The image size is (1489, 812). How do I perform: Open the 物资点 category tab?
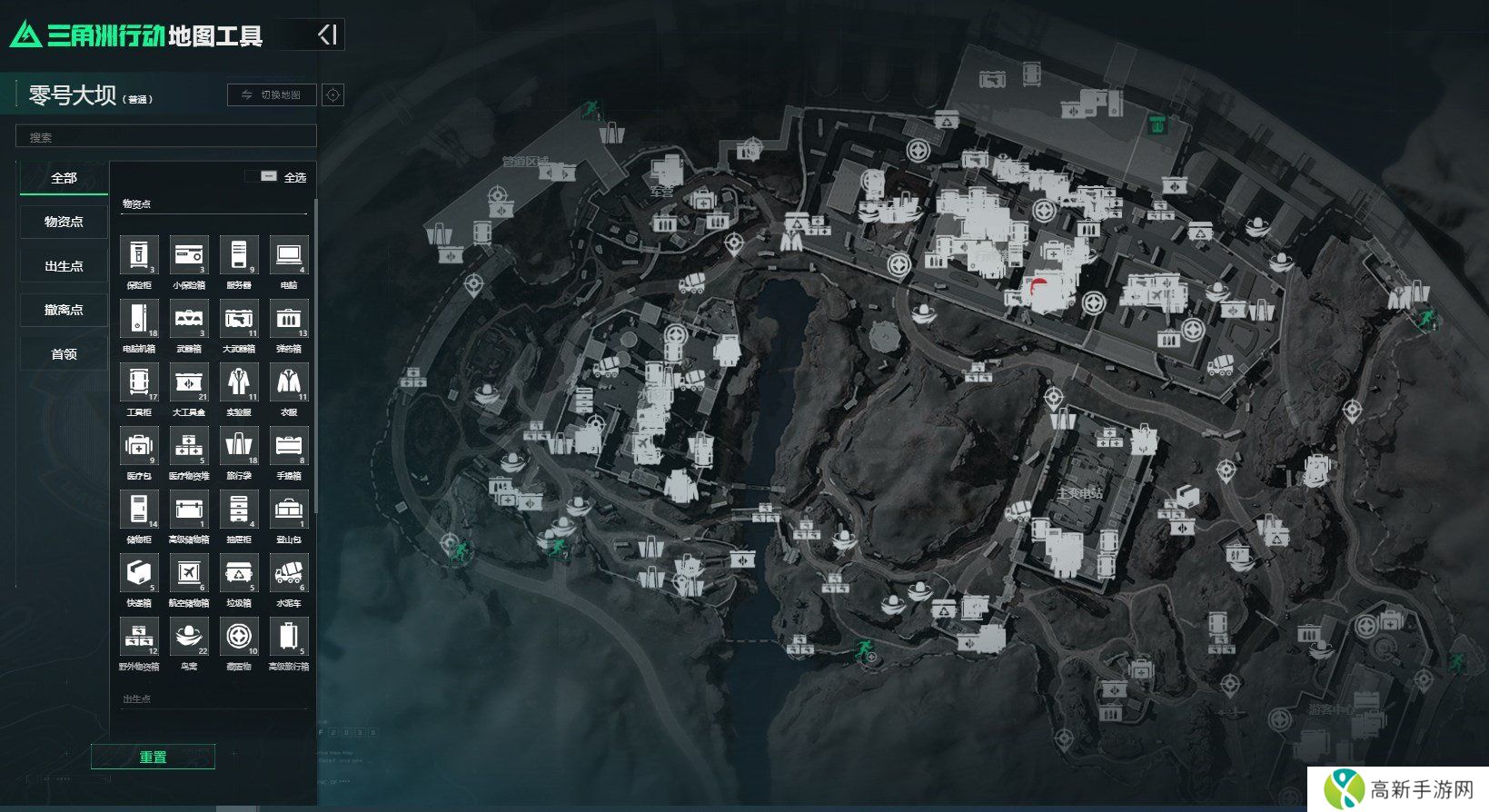tap(64, 222)
